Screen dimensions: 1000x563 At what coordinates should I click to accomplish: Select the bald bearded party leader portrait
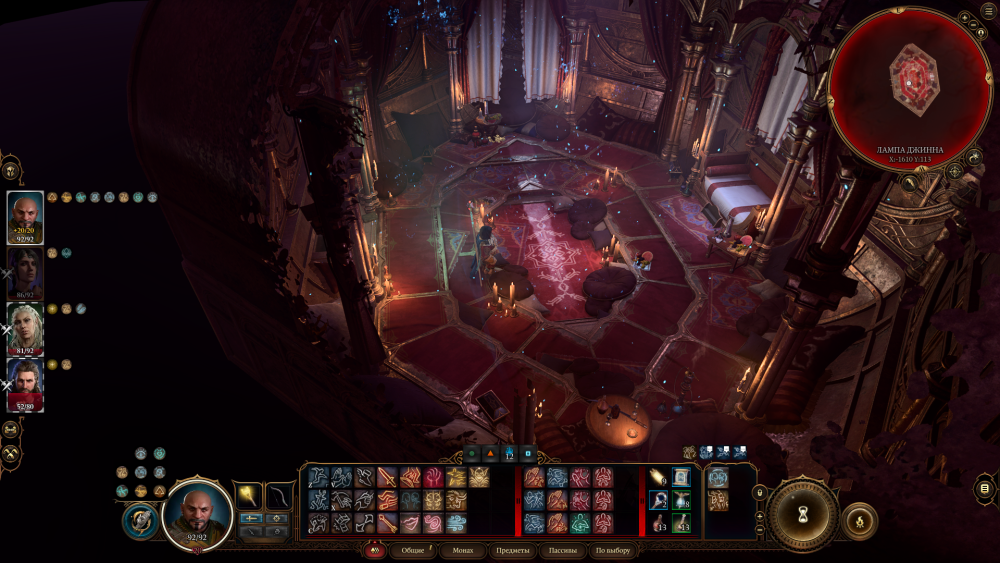coord(25,214)
